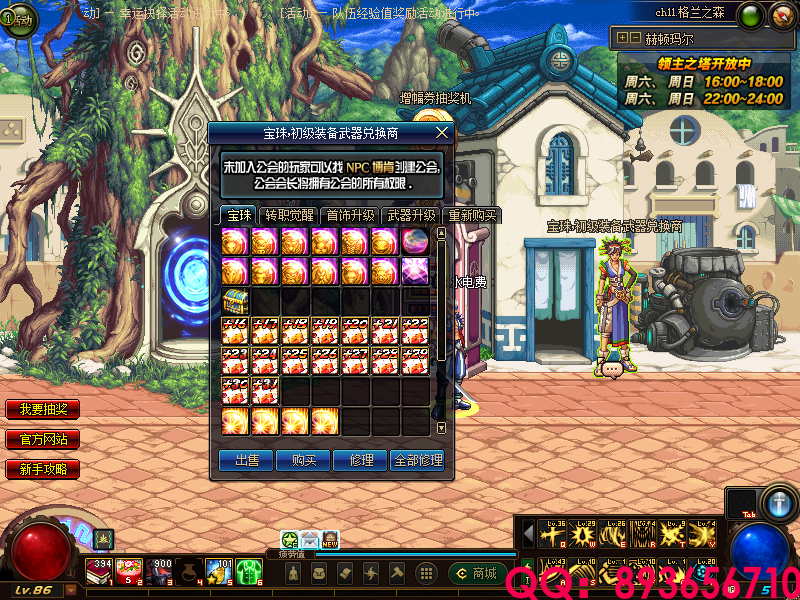This screenshot has width=800, height=600.
Task: Choose the 修理 repair button
Action: click(x=361, y=460)
